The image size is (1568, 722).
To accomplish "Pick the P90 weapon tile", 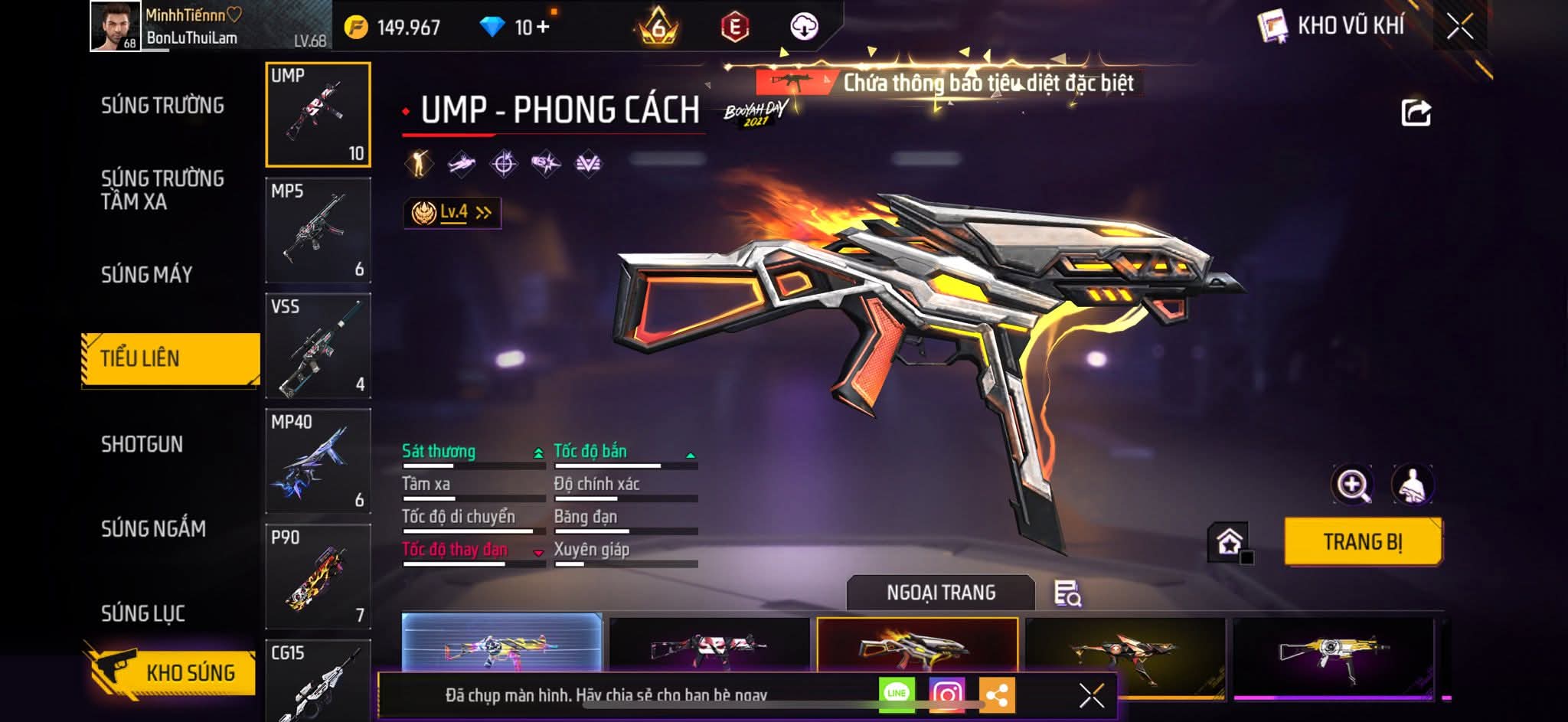I will (318, 577).
